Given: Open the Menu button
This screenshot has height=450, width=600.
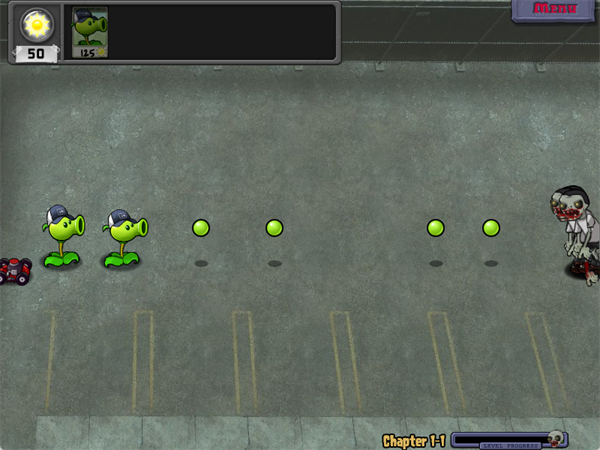Looking at the screenshot, I should click(555, 10).
